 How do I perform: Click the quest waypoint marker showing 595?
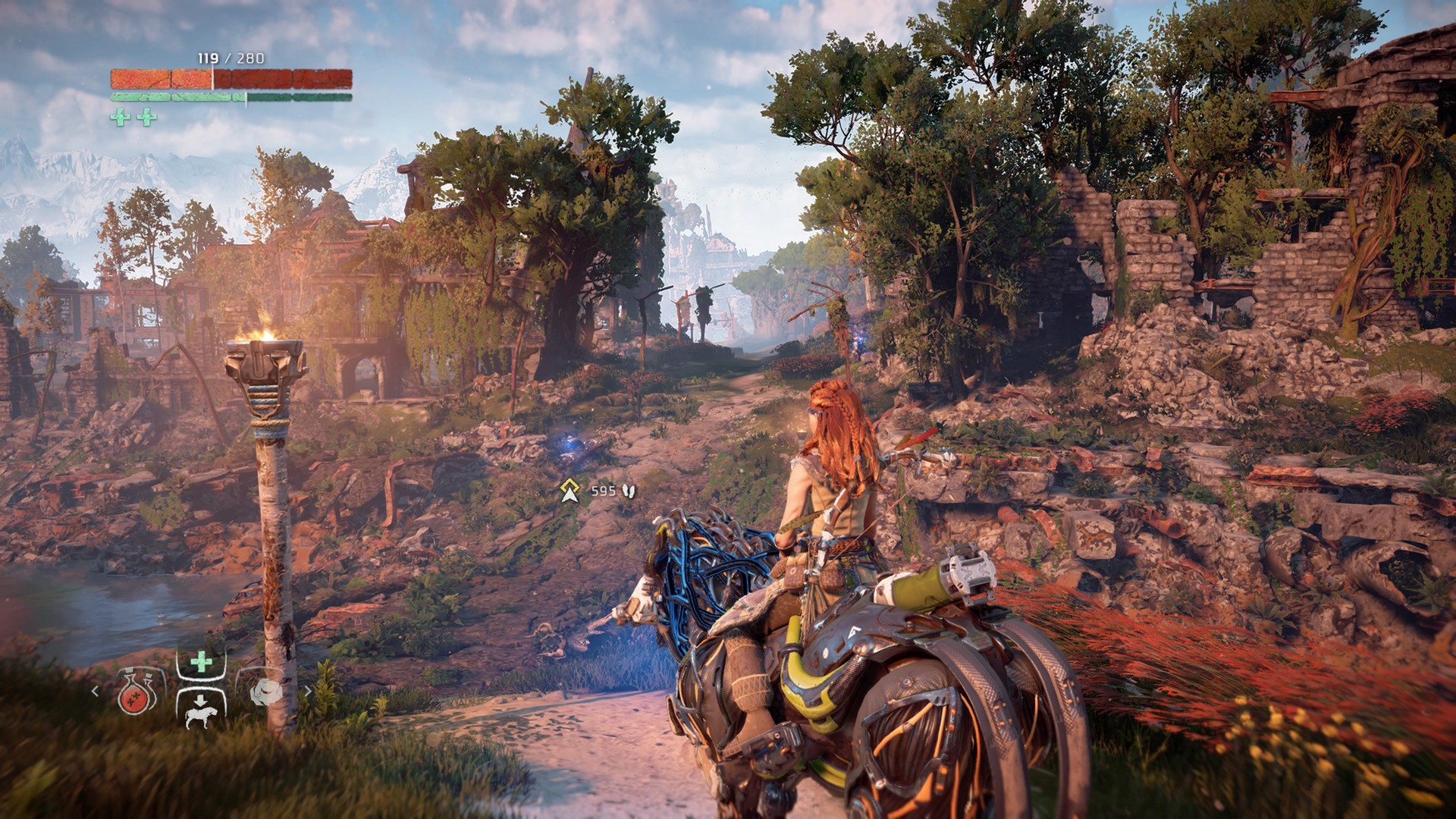[570, 491]
